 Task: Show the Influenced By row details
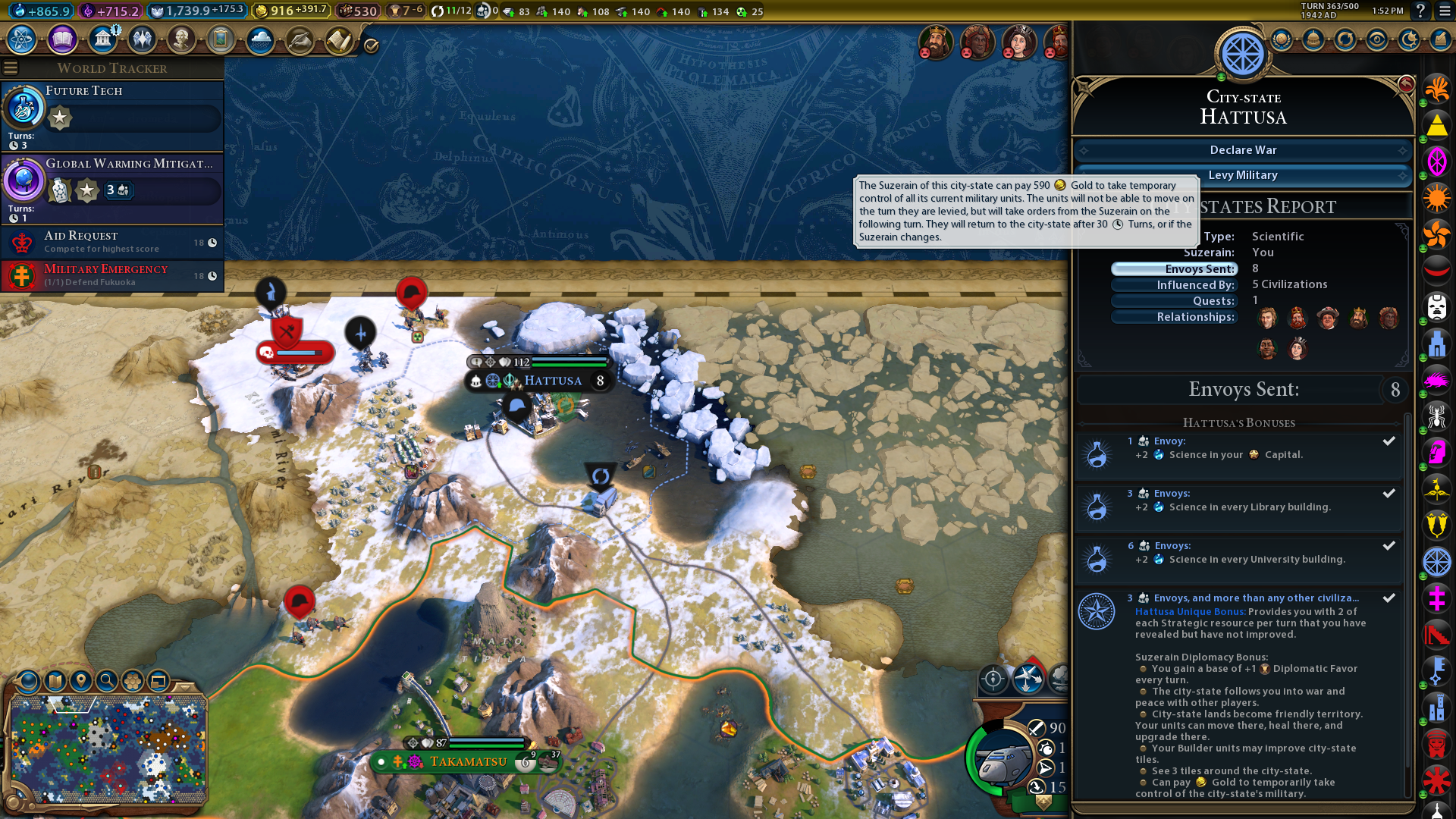pyautogui.click(x=1174, y=285)
